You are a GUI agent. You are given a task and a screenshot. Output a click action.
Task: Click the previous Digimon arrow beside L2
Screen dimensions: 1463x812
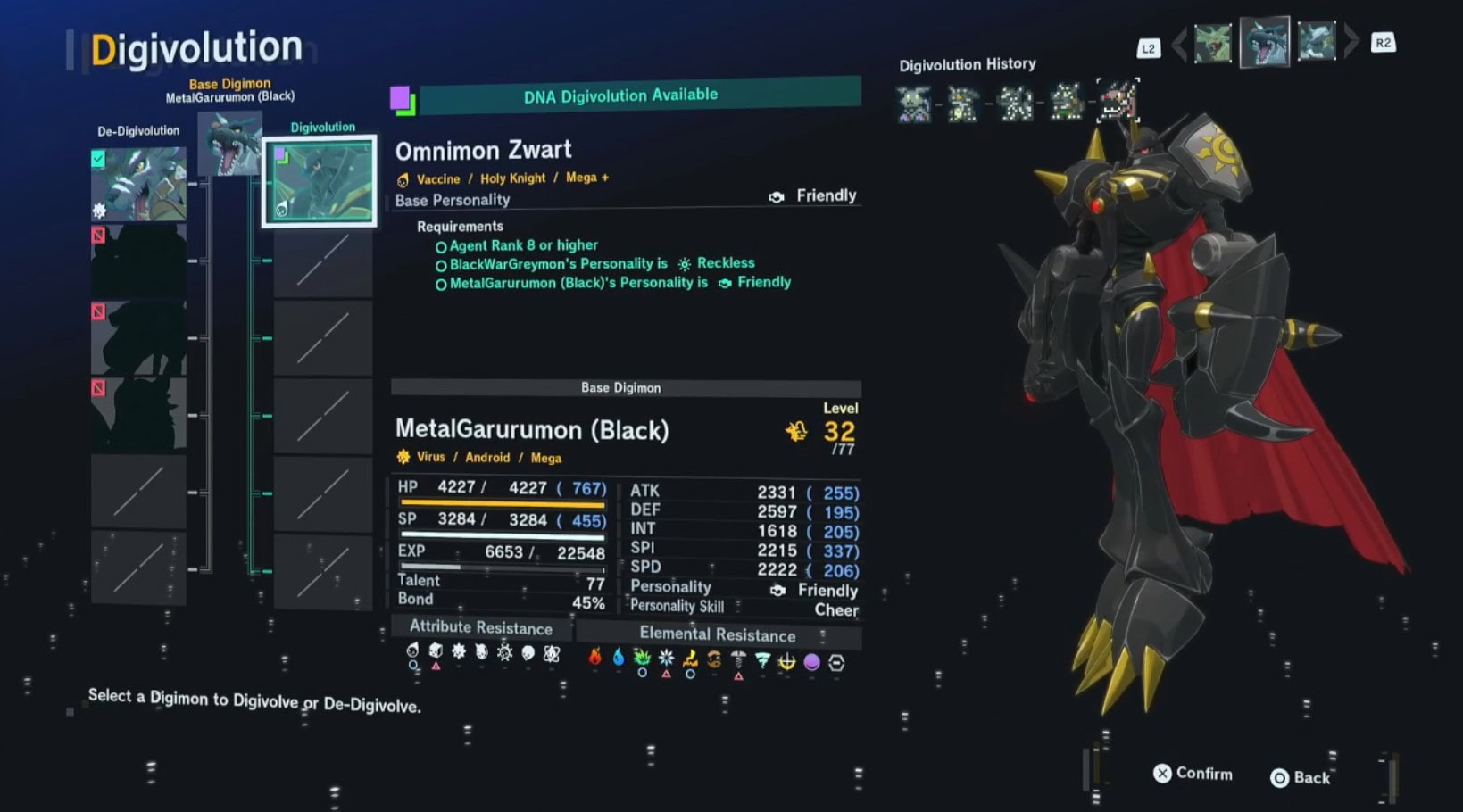click(x=1179, y=44)
